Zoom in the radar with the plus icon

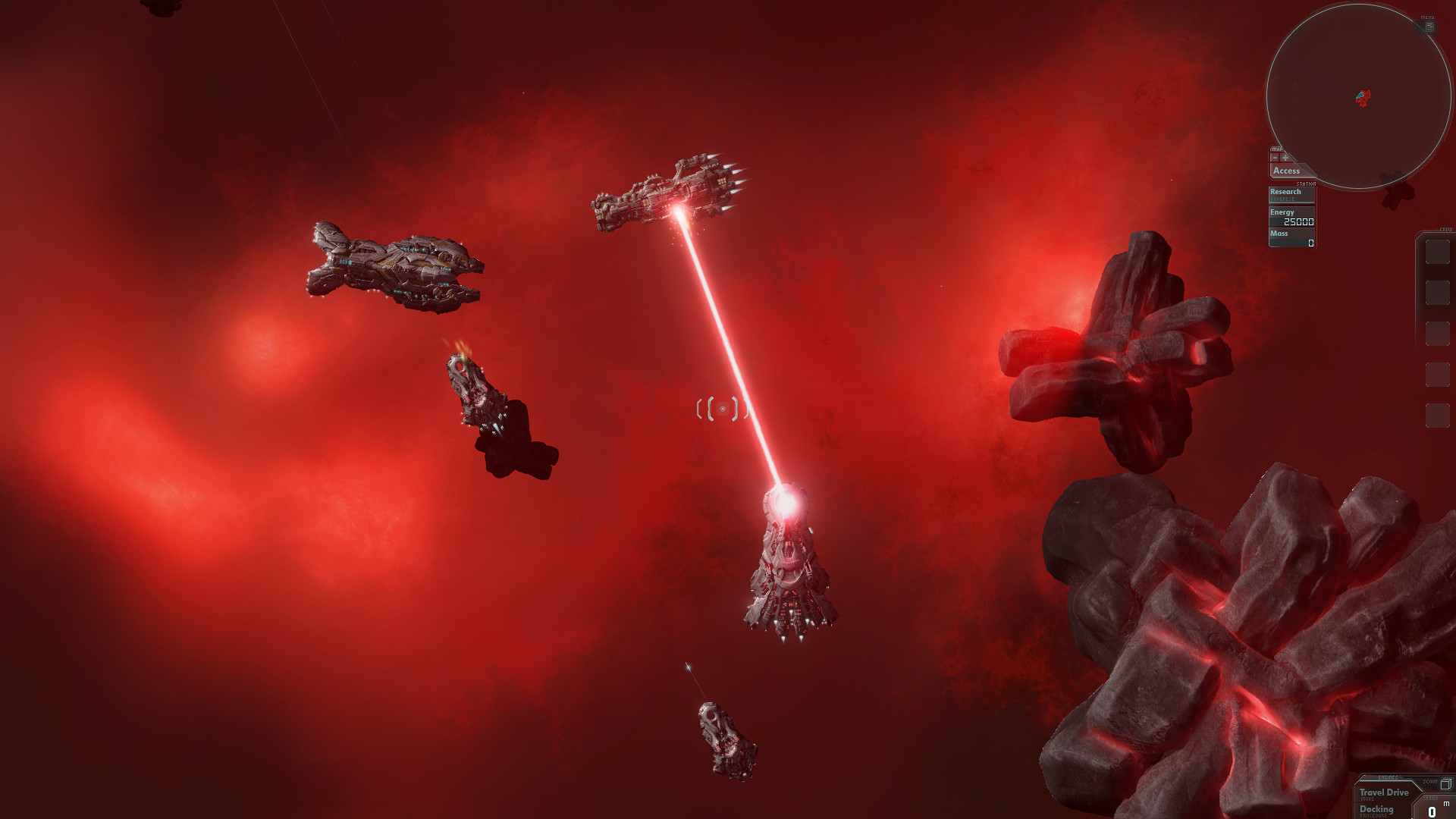tap(1285, 158)
